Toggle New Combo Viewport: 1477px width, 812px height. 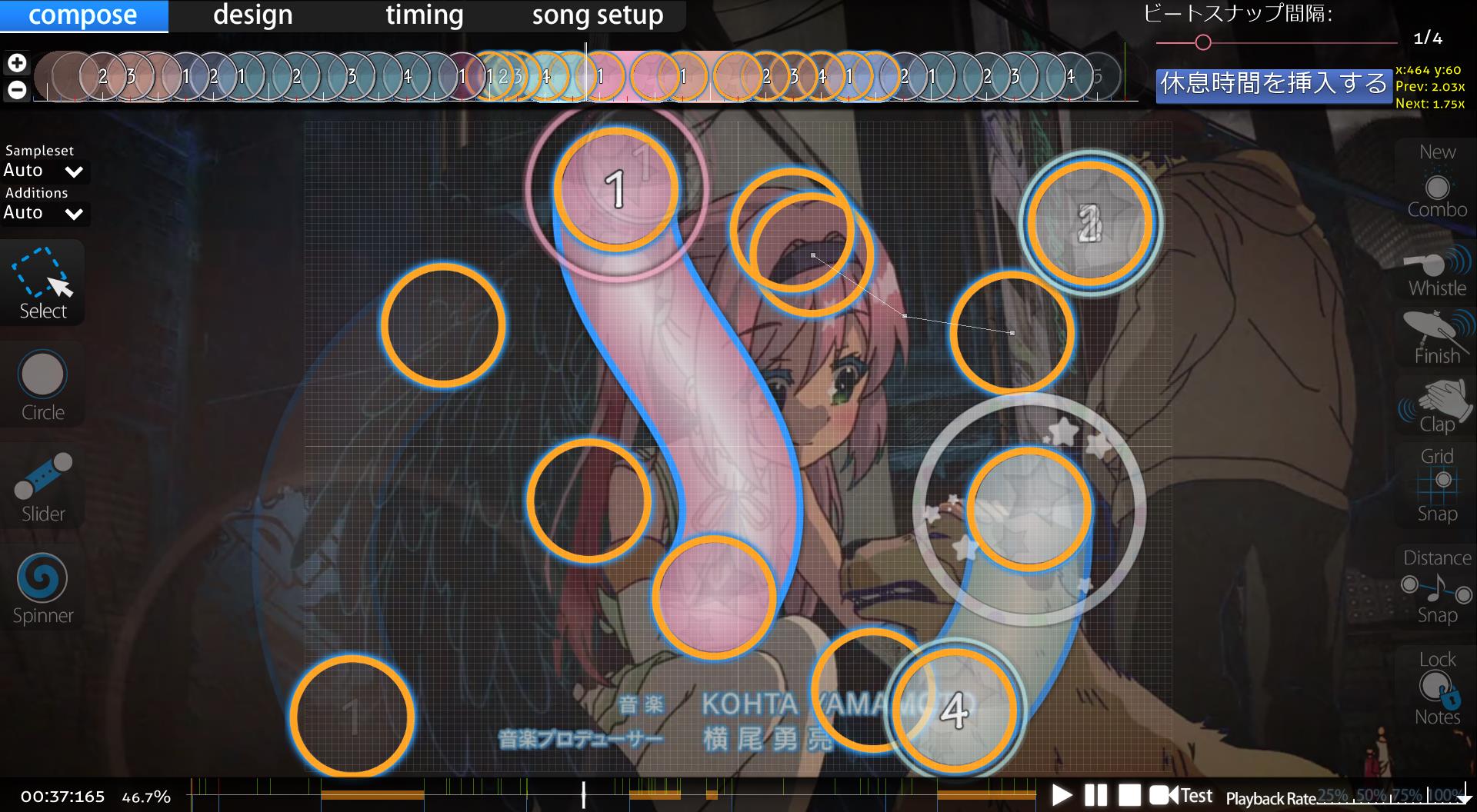(1437, 182)
